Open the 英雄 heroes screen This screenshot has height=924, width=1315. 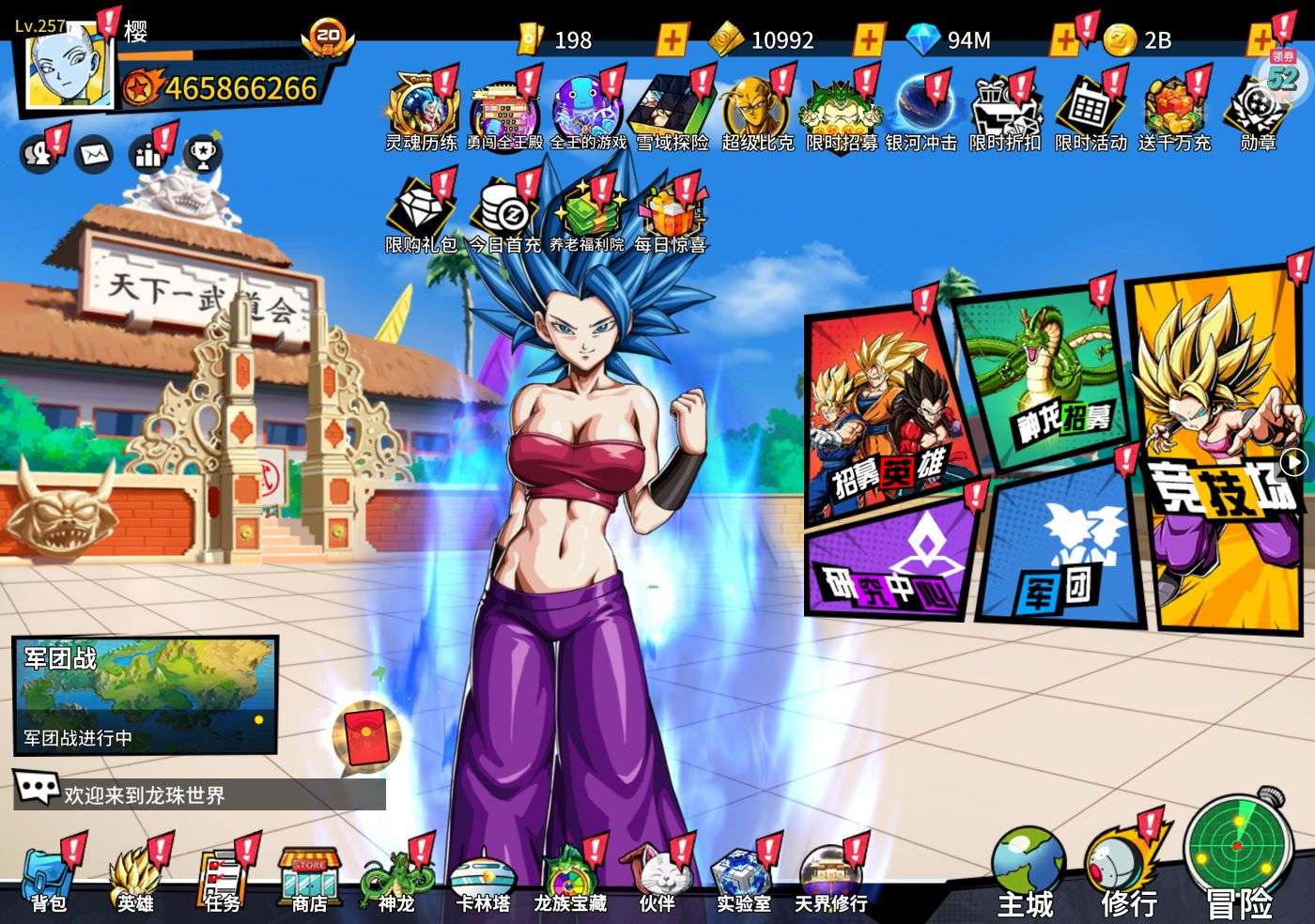[135, 879]
